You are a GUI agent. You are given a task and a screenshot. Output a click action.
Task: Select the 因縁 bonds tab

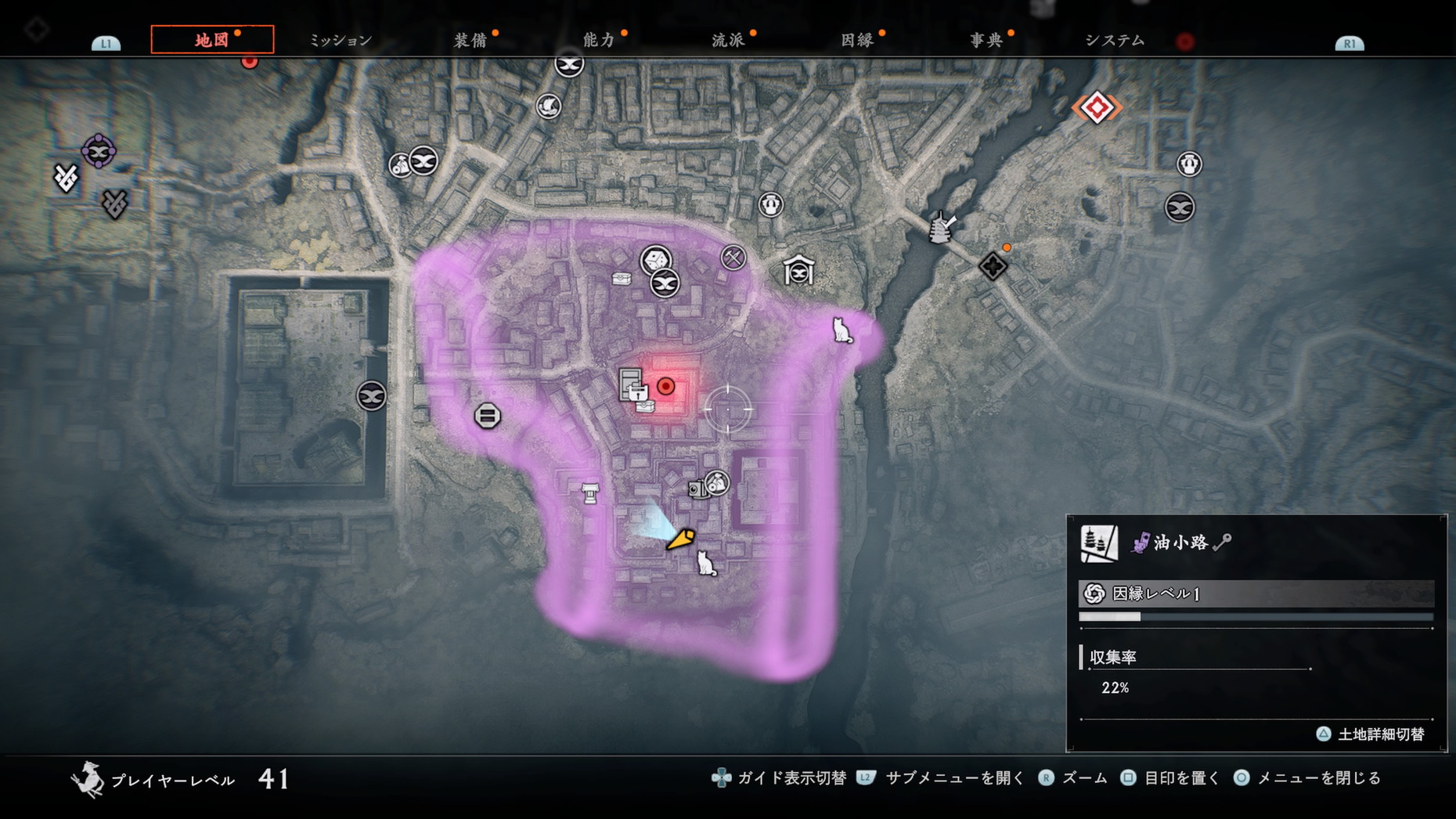tap(857, 40)
